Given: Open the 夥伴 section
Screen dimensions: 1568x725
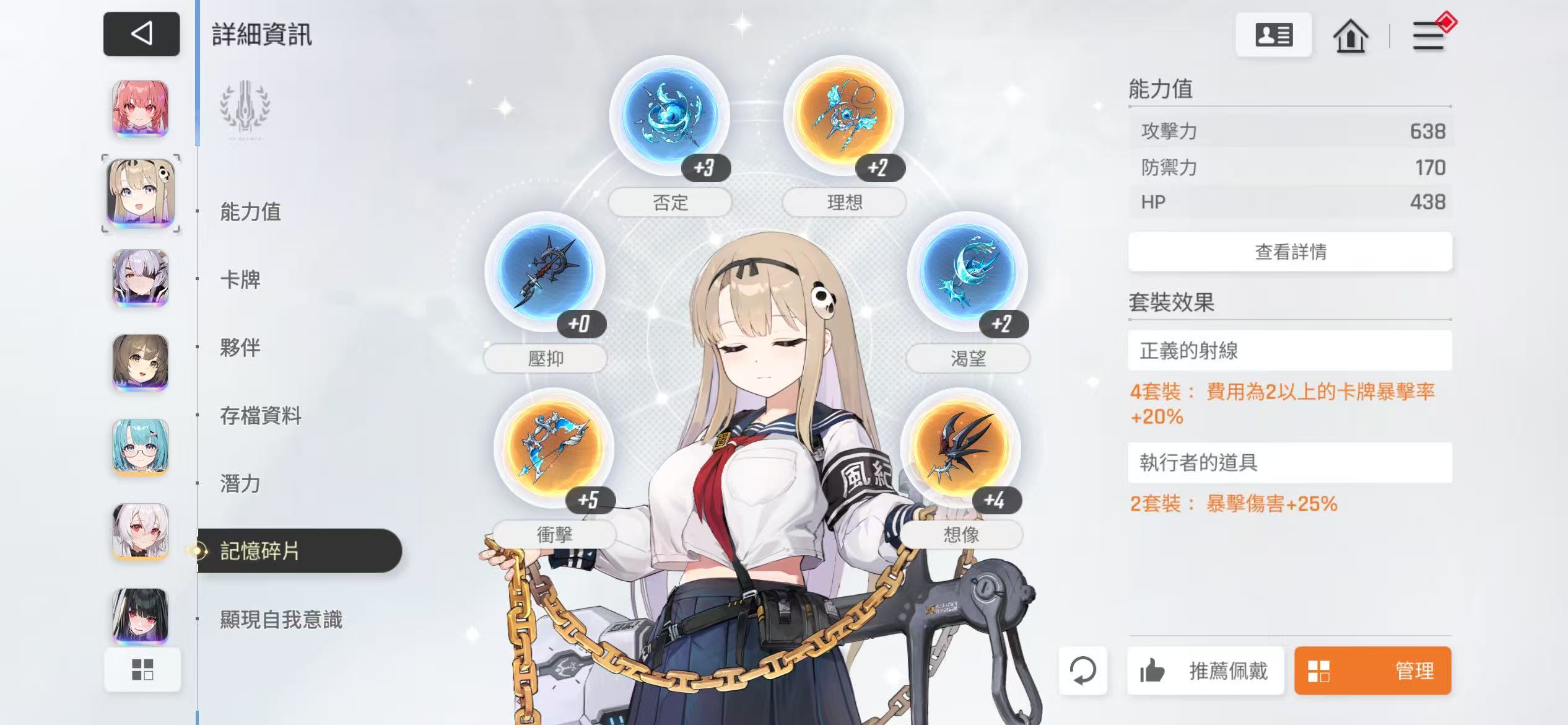Looking at the screenshot, I should [240, 348].
